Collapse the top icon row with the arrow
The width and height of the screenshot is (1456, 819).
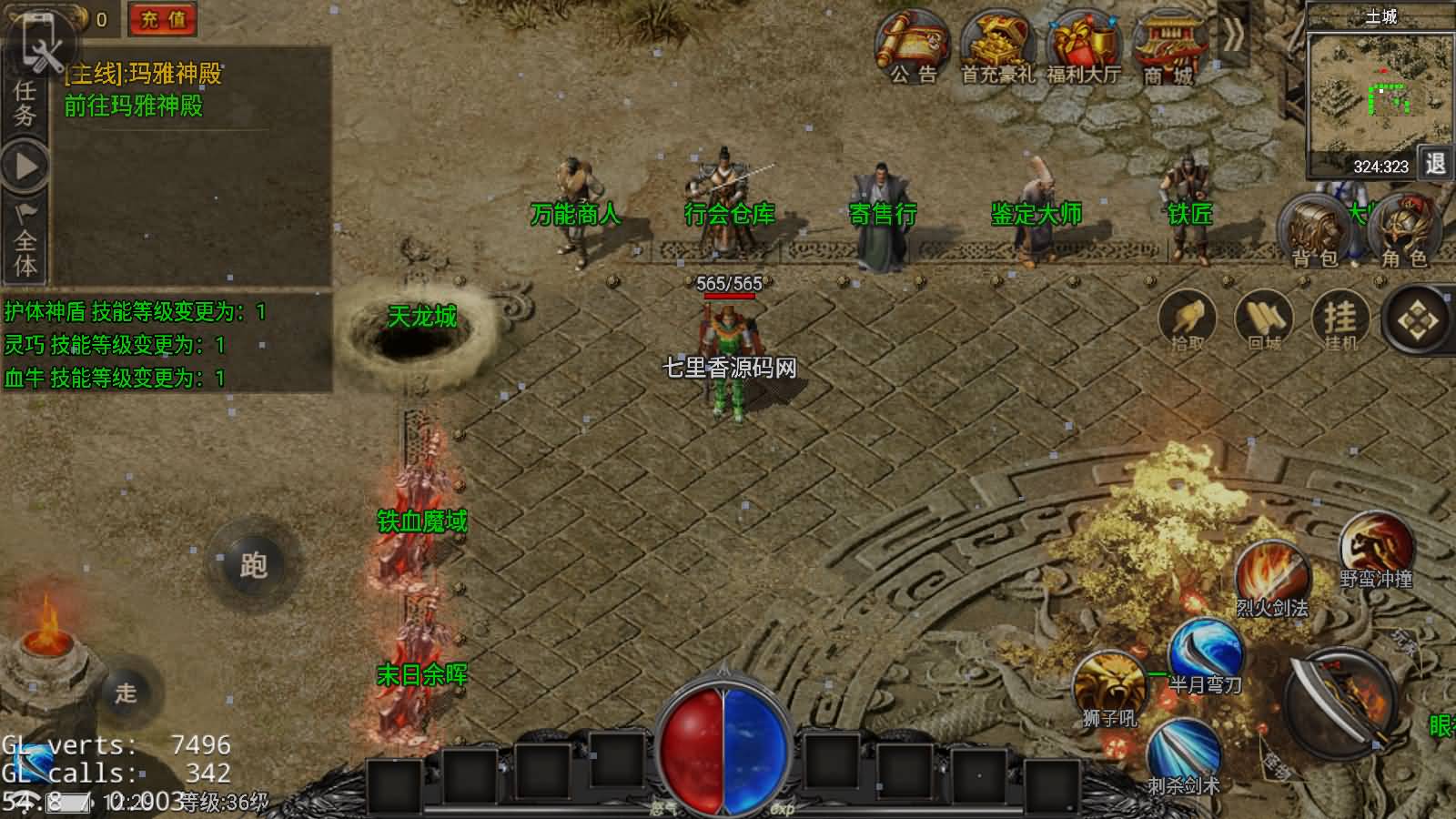1232,36
